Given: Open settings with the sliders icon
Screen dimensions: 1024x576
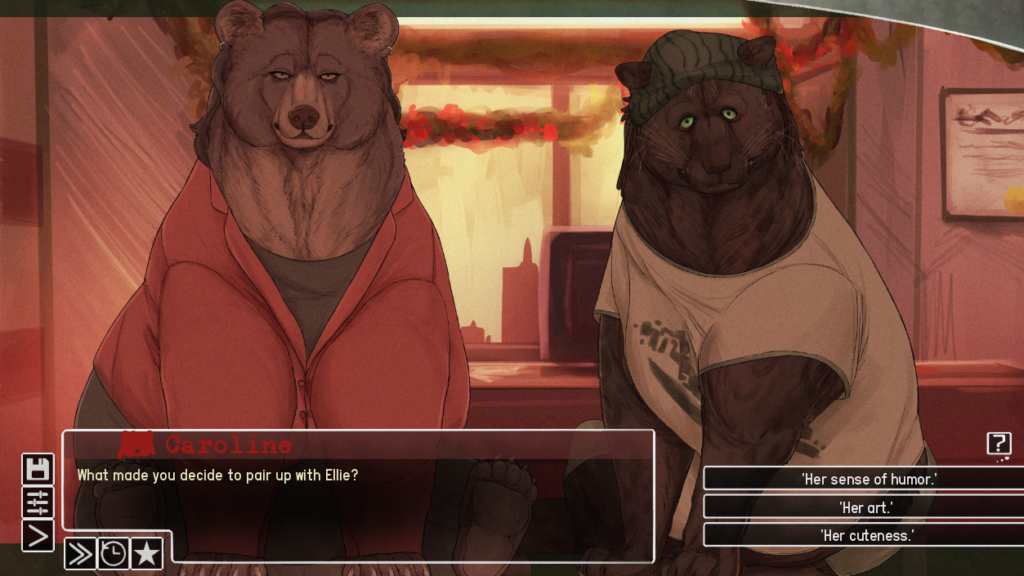Looking at the screenshot, I should (38, 503).
